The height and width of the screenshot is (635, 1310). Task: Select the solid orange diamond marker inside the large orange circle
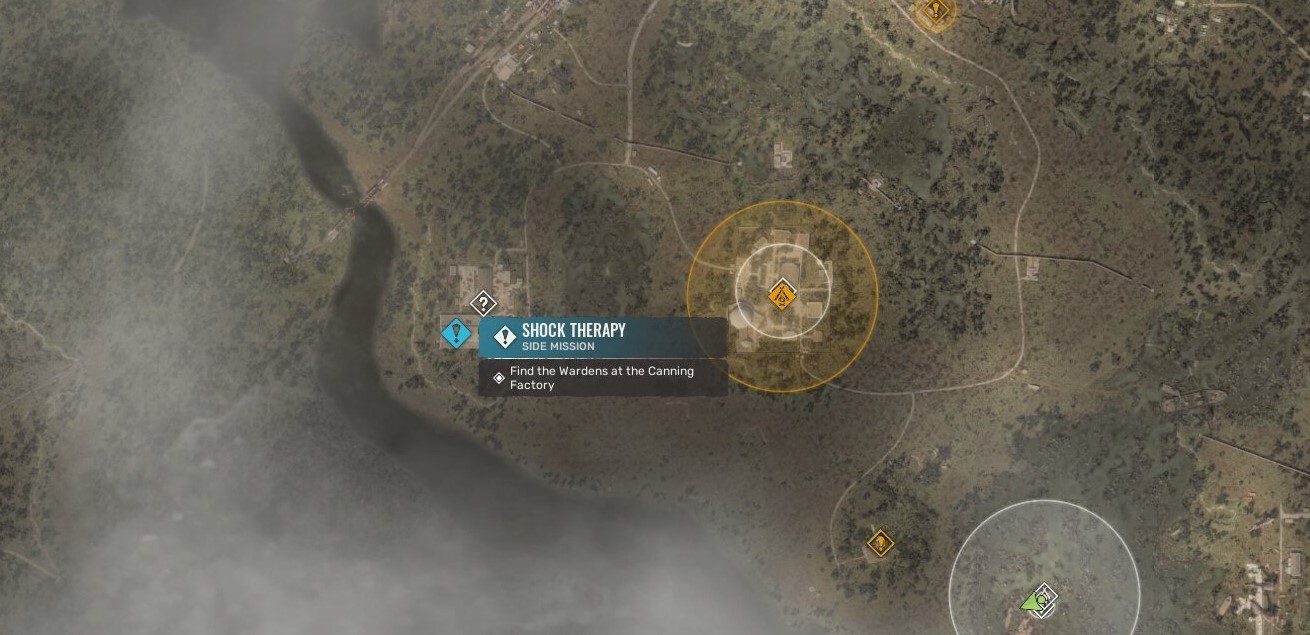782,296
